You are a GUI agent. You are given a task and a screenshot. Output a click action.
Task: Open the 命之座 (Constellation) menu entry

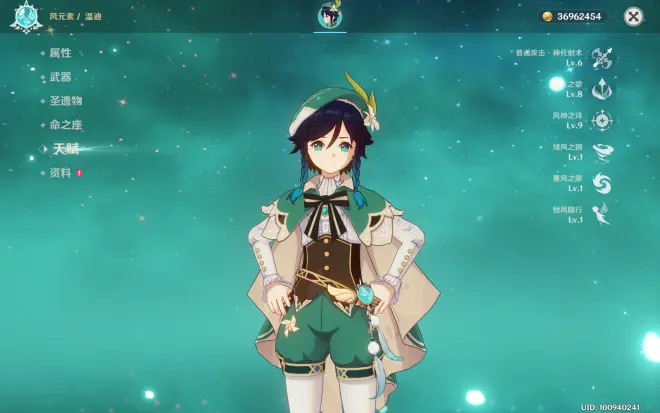coord(65,125)
